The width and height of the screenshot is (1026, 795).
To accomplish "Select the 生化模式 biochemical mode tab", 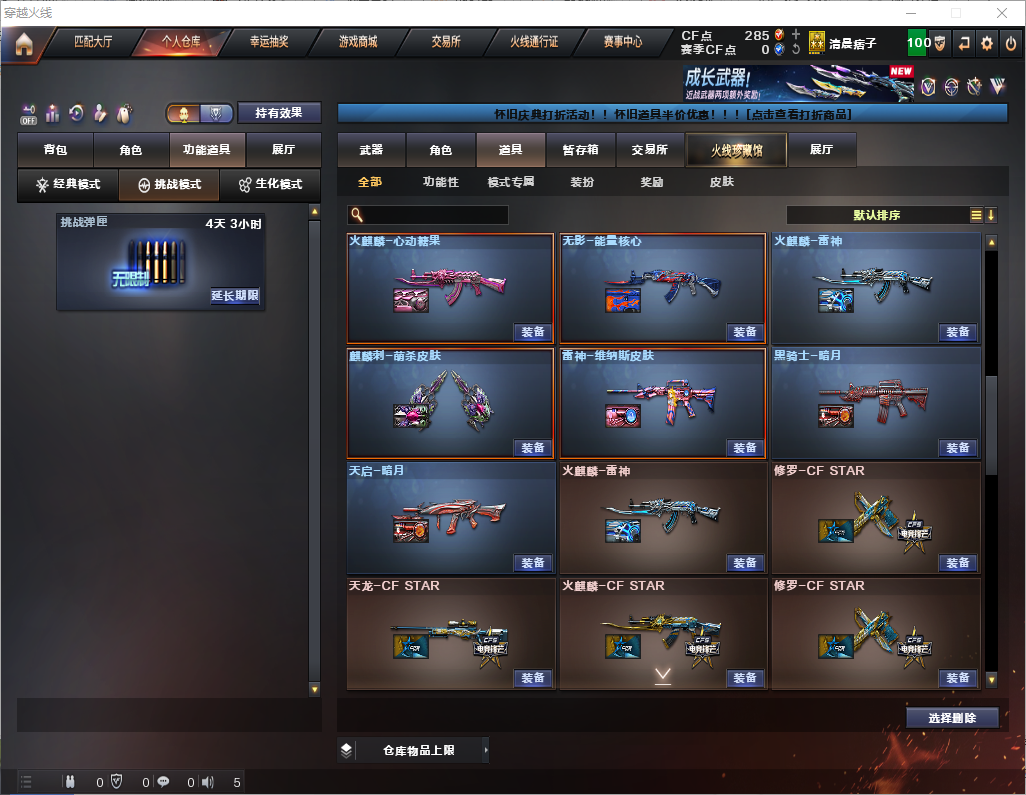I will click(x=270, y=185).
